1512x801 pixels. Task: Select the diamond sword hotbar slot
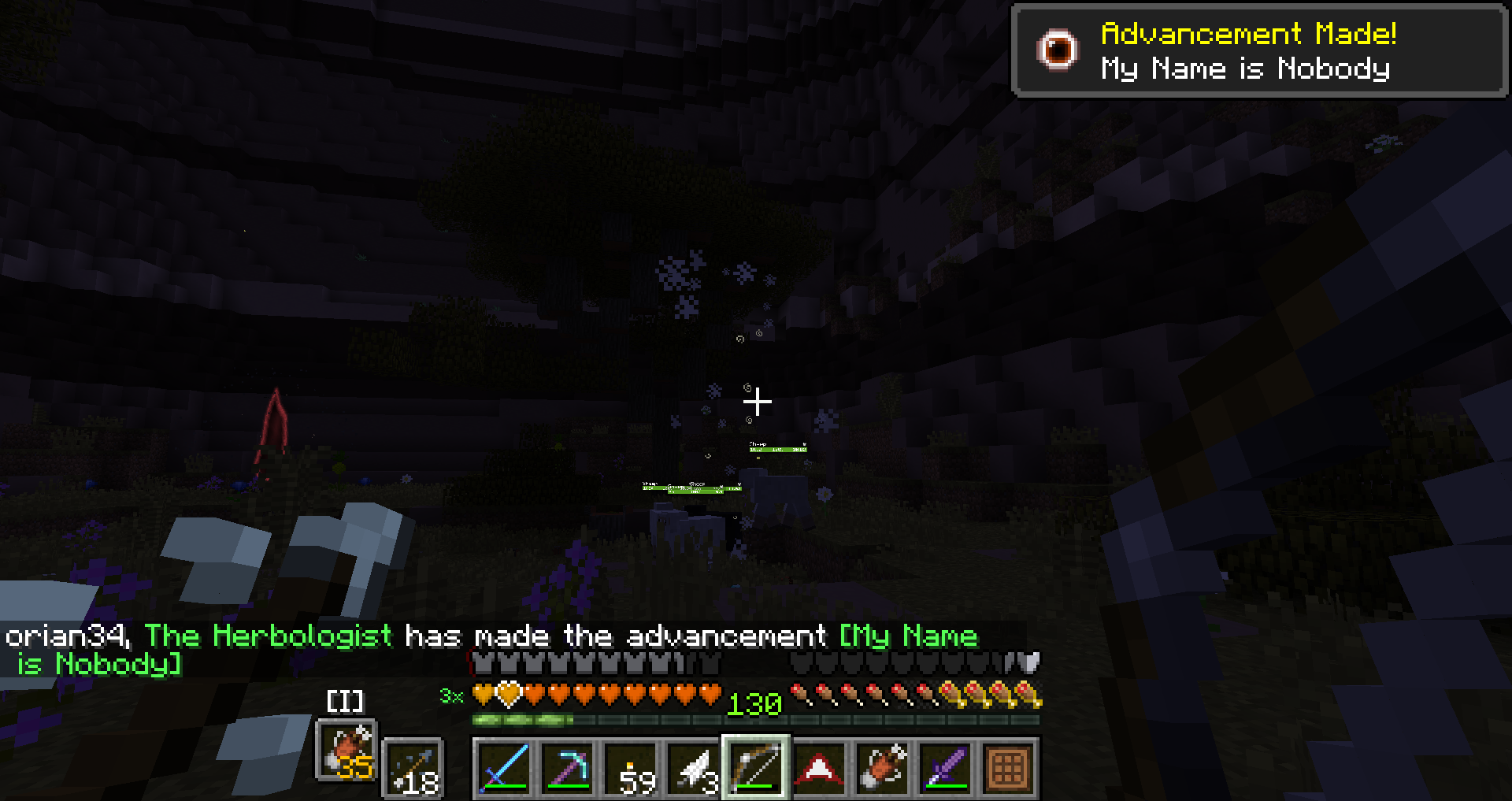point(504,766)
